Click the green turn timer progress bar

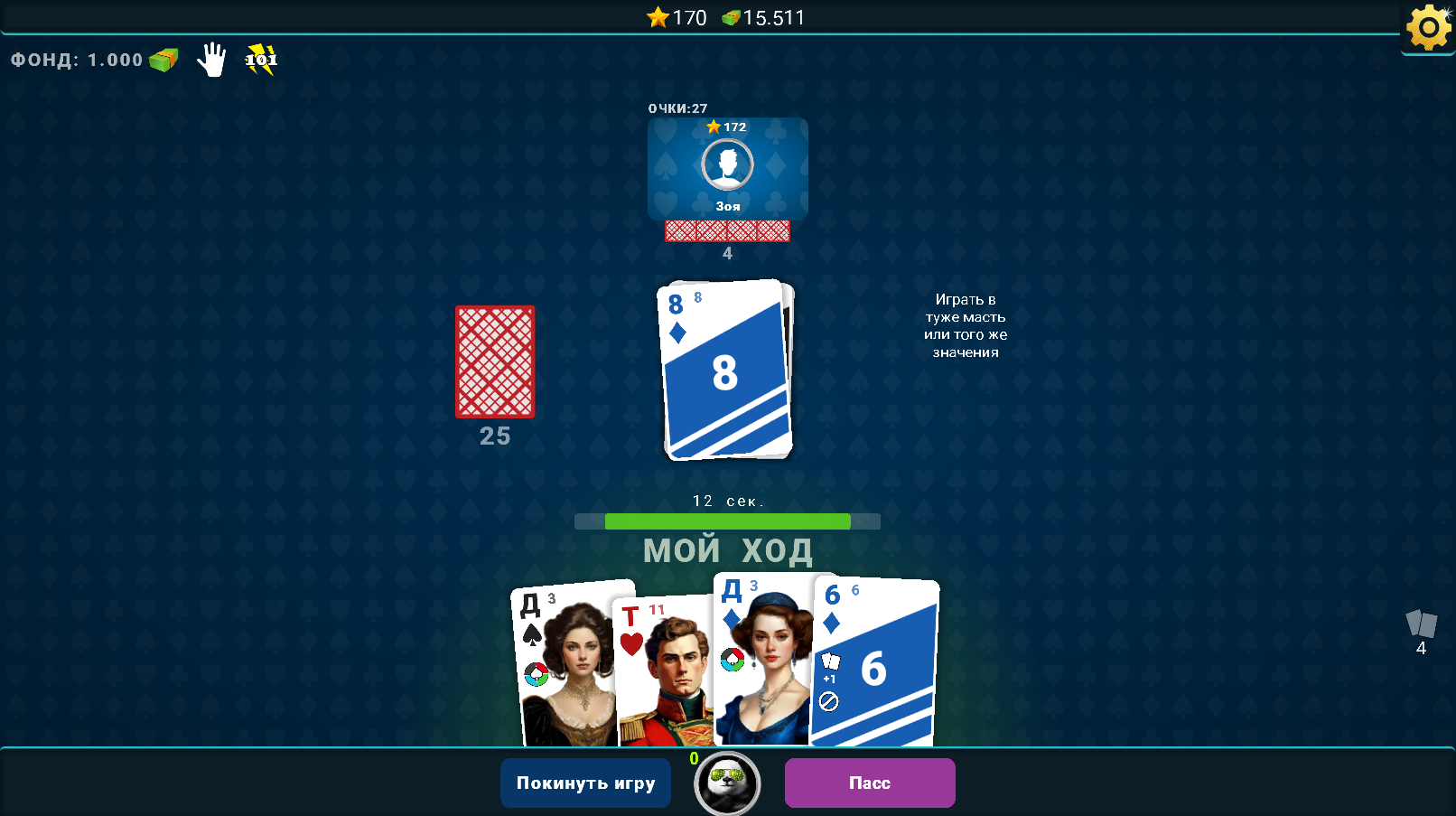point(727,521)
